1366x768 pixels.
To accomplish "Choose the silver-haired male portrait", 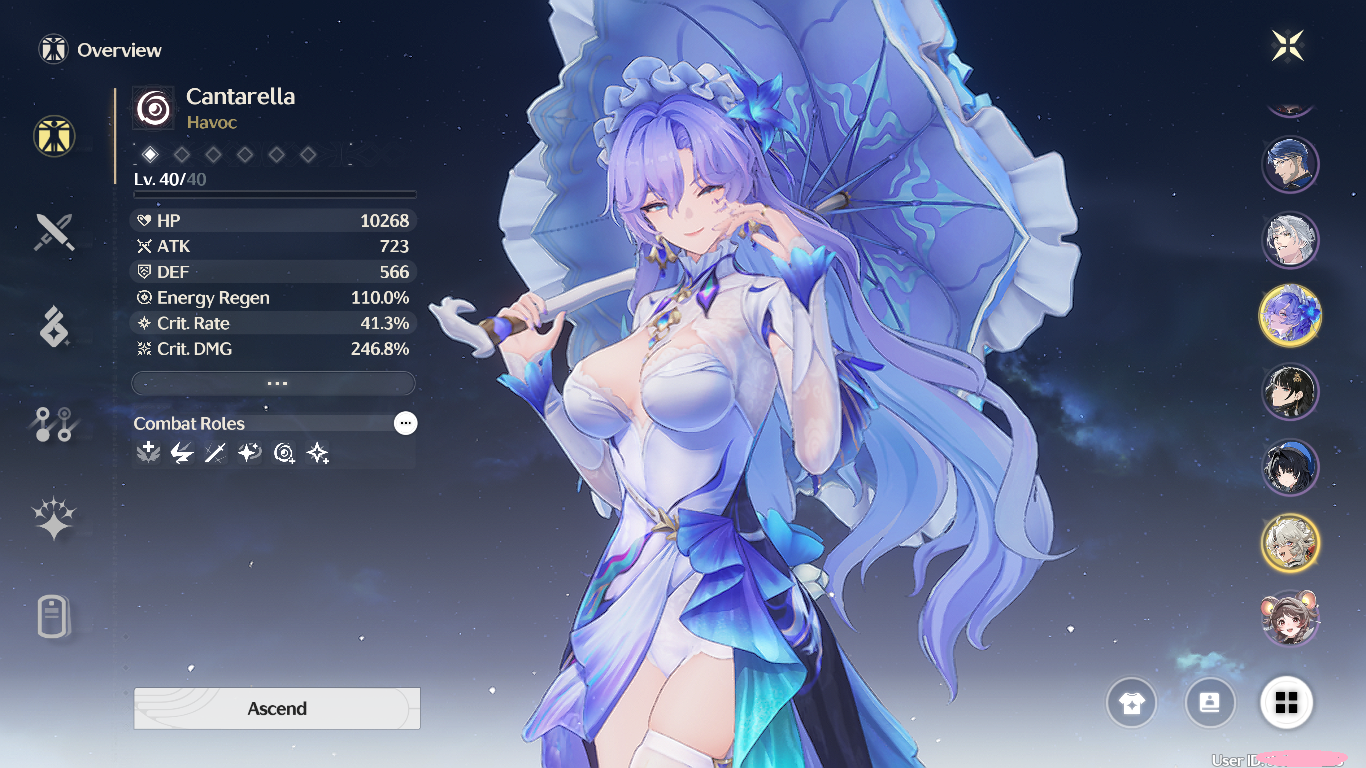I will click(x=1290, y=240).
